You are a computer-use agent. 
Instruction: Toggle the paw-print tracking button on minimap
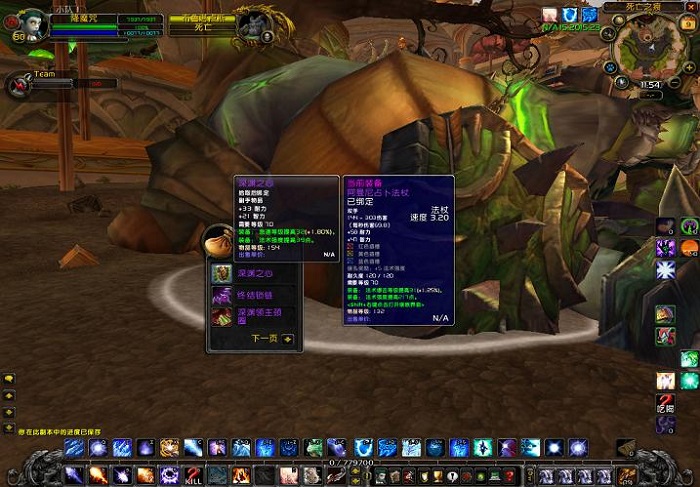click(x=609, y=66)
